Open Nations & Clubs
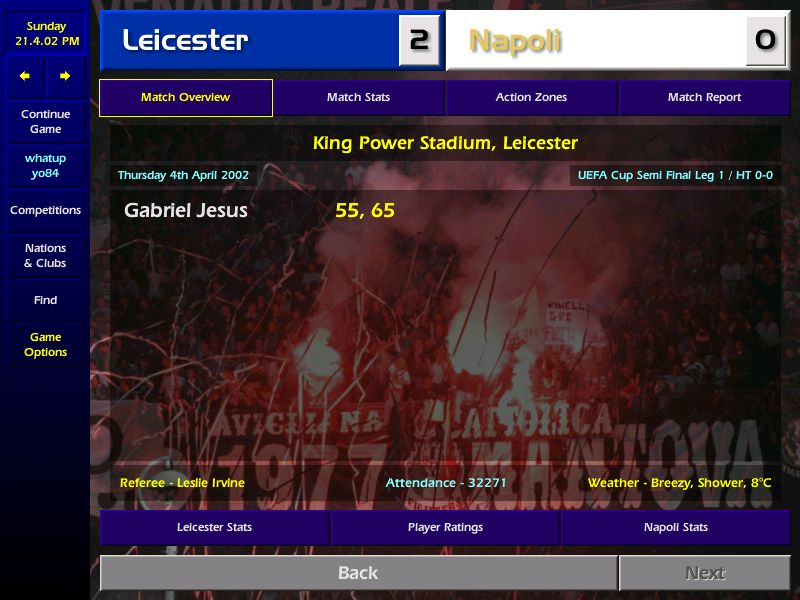The image size is (800, 600). pyautogui.click(x=45, y=256)
